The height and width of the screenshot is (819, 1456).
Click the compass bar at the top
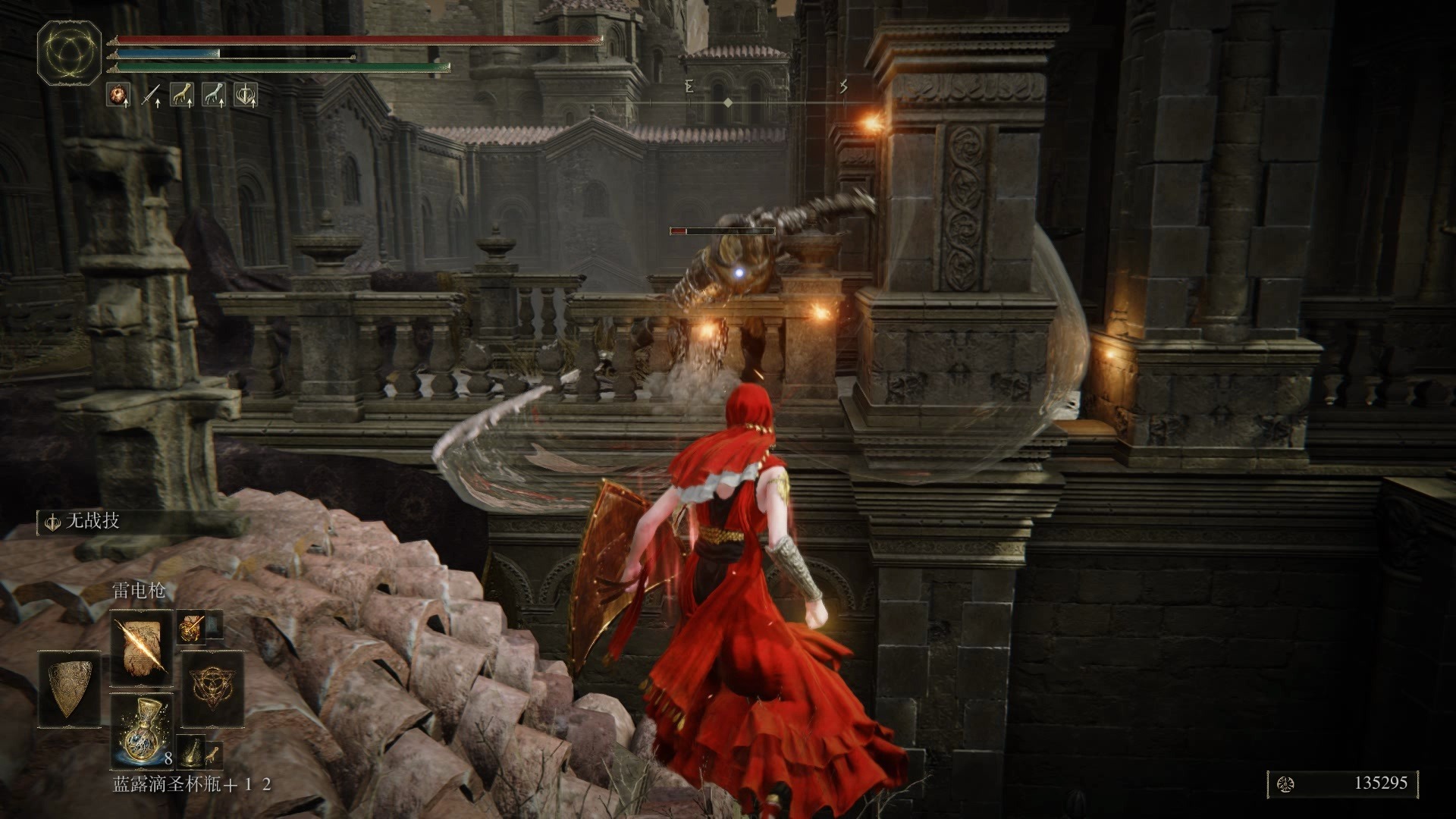point(728,102)
